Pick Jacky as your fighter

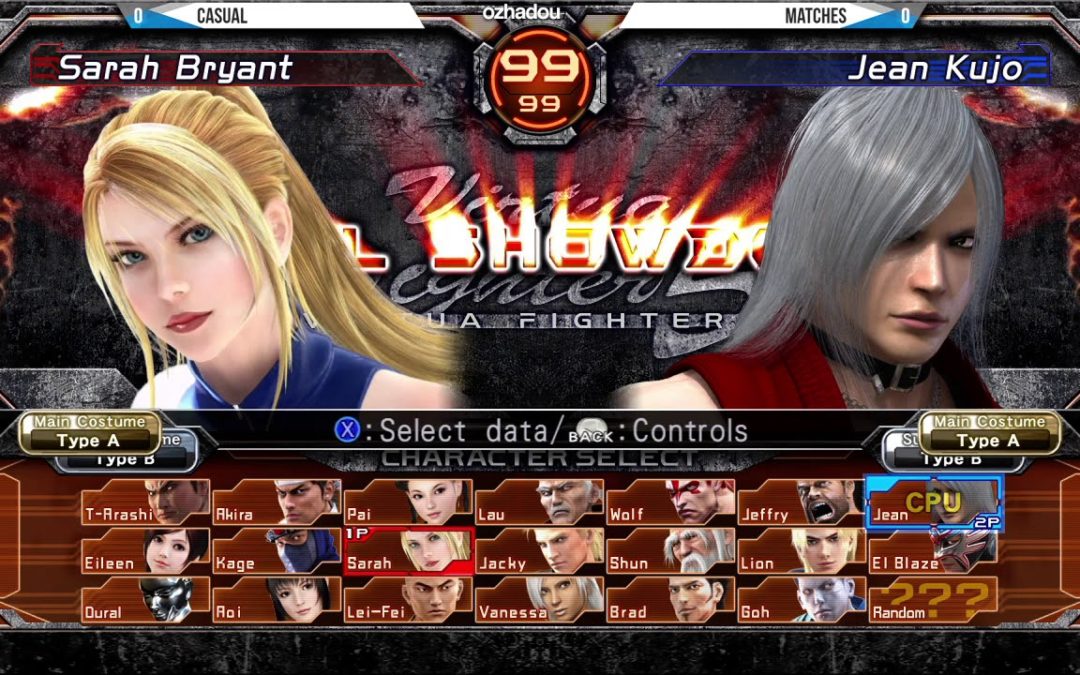(539, 552)
